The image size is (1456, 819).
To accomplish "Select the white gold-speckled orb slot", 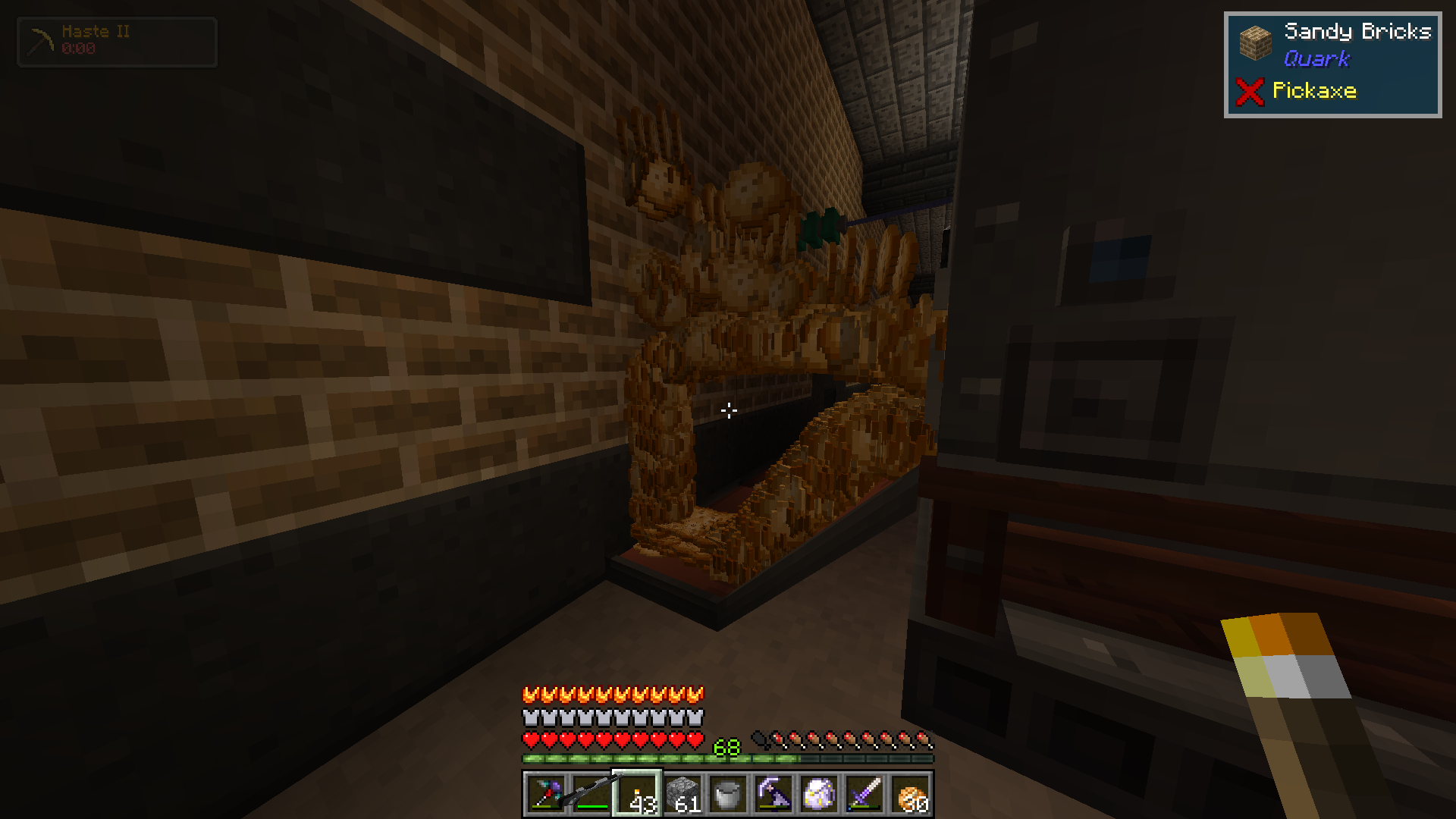I will tap(819, 794).
